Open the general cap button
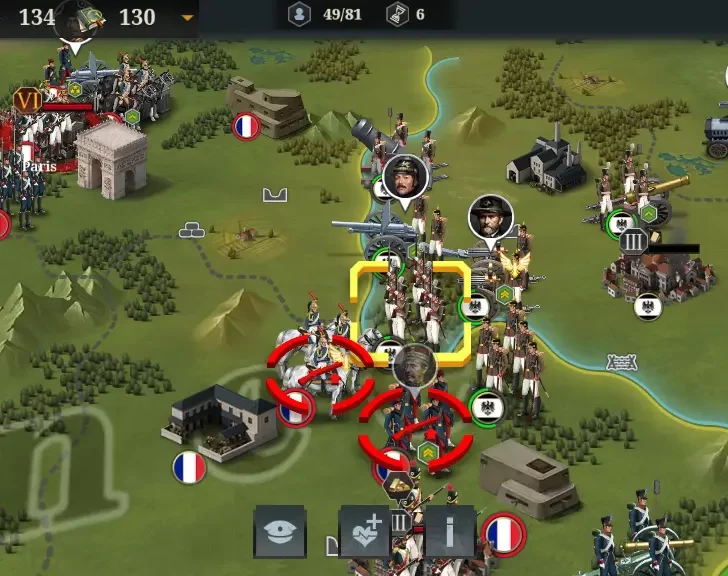This screenshot has height=576, width=728. click(x=279, y=531)
